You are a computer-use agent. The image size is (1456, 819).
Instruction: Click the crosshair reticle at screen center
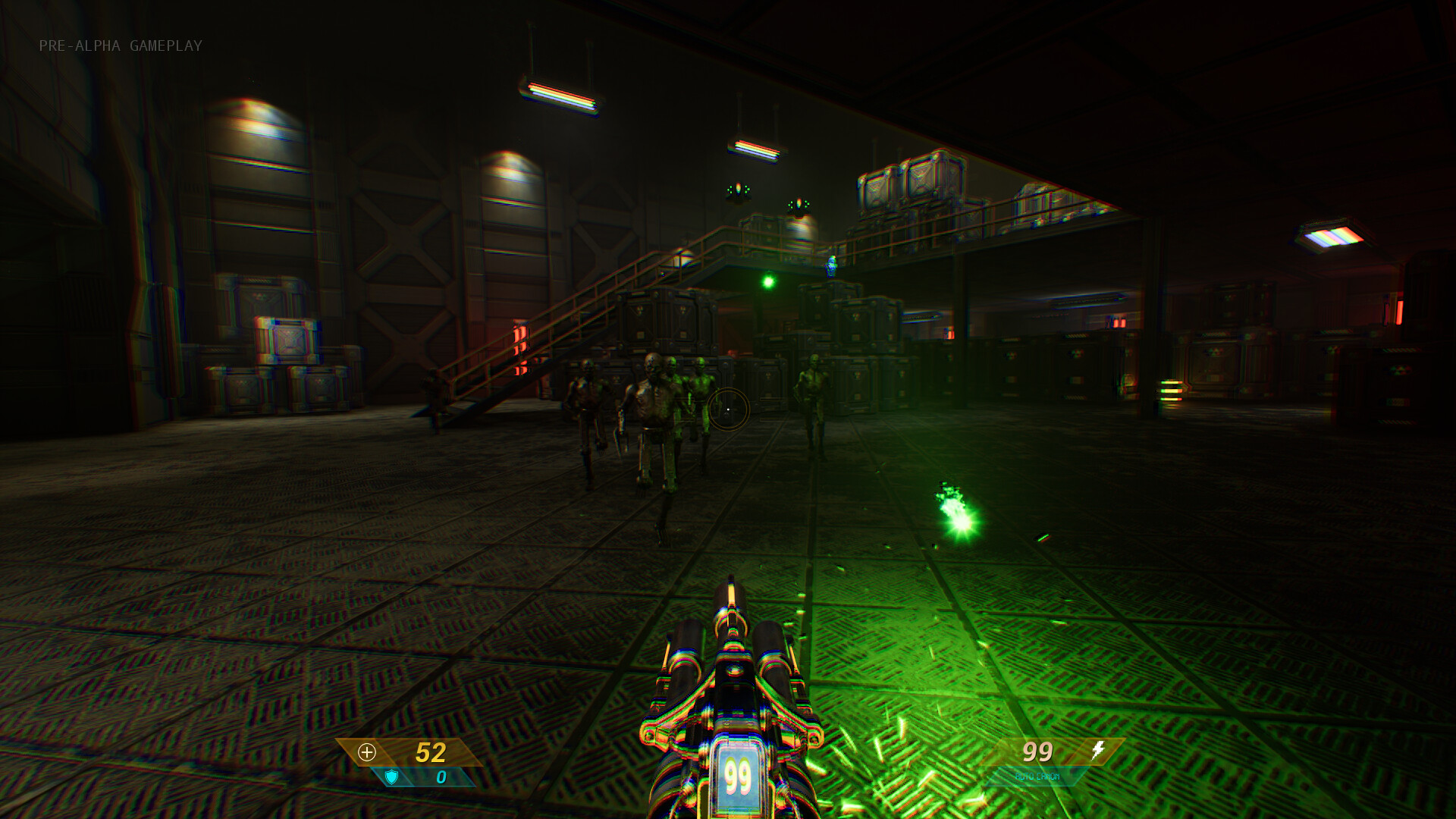730,409
